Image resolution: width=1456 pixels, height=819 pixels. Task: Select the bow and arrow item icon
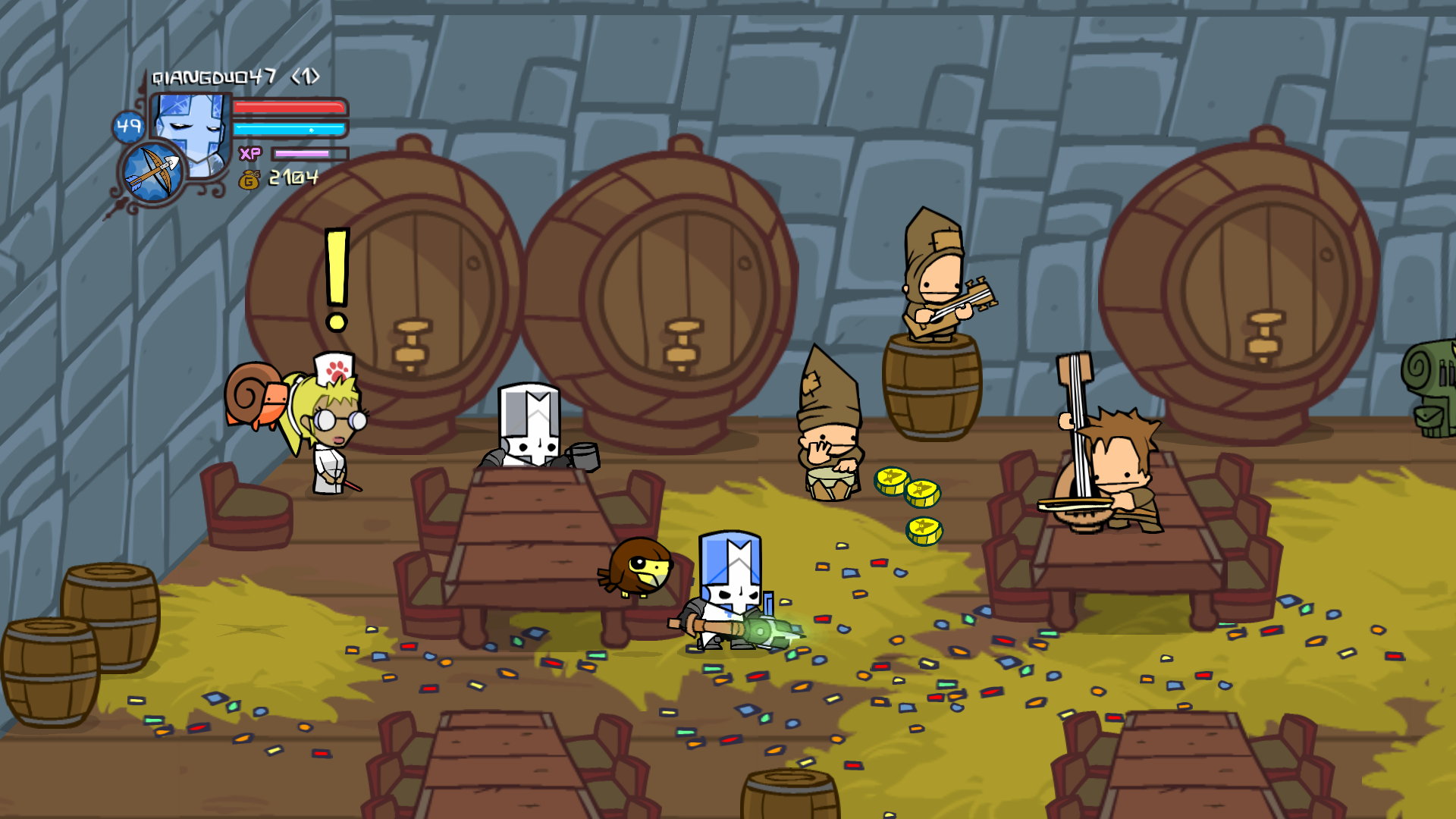[154, 173]
